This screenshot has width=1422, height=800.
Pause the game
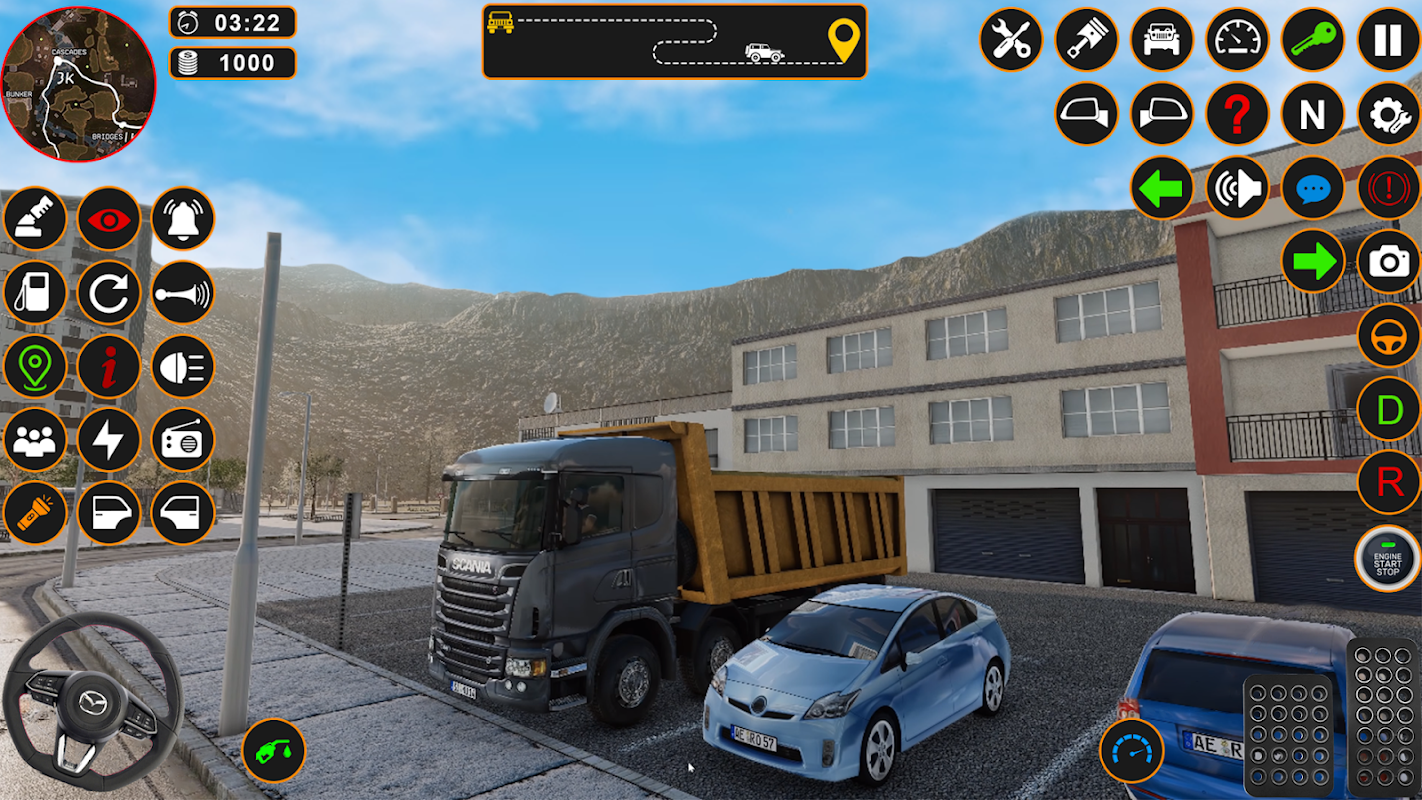1388,40
